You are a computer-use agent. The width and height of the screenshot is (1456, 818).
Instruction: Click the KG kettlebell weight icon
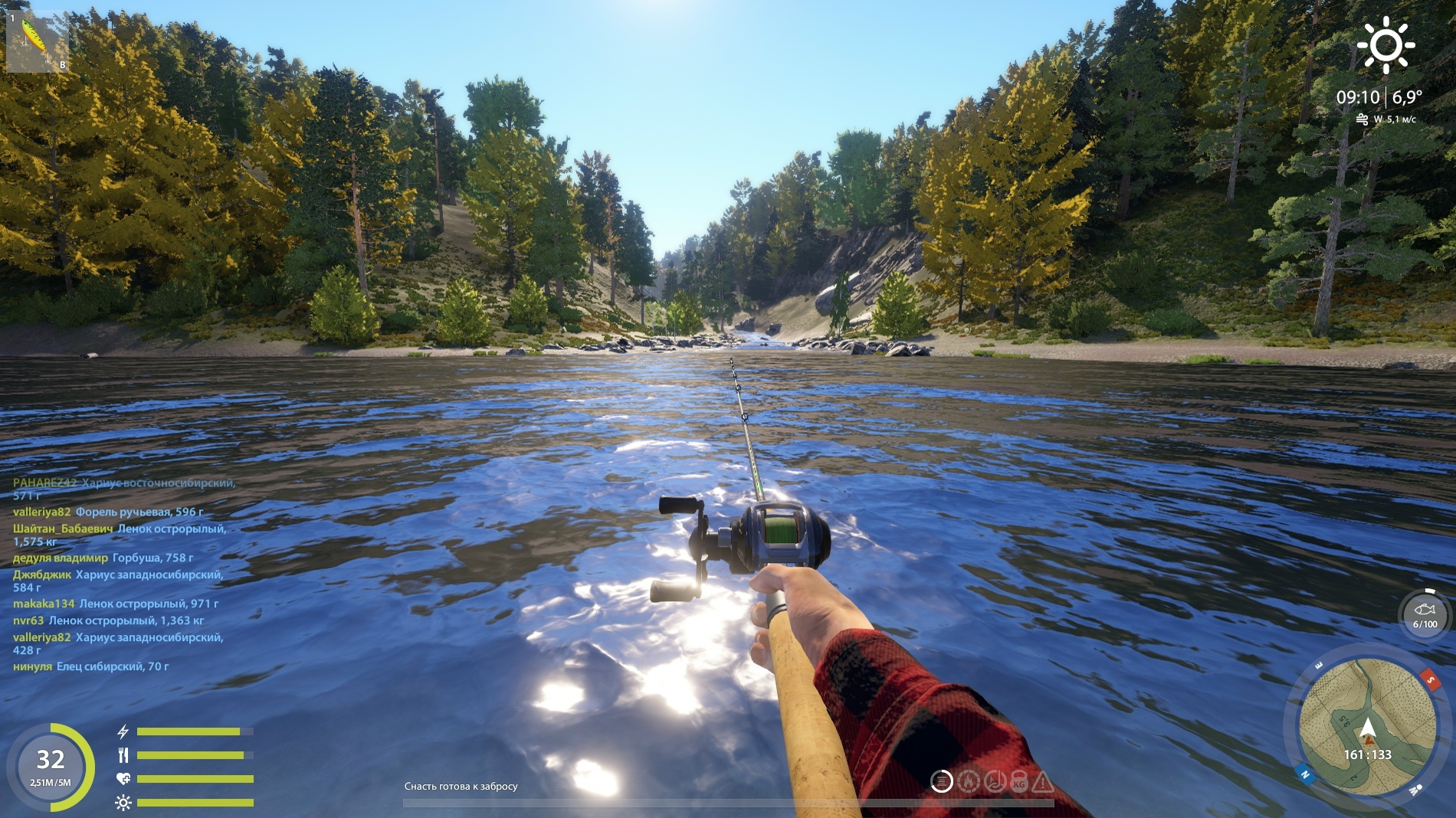[x=1019, y=782]
